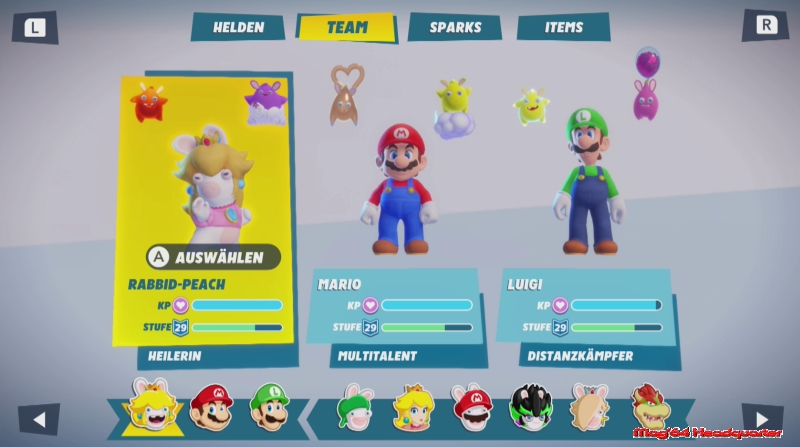
Task: Click the left arrow in the roster bar
Action: pos(39,419)
